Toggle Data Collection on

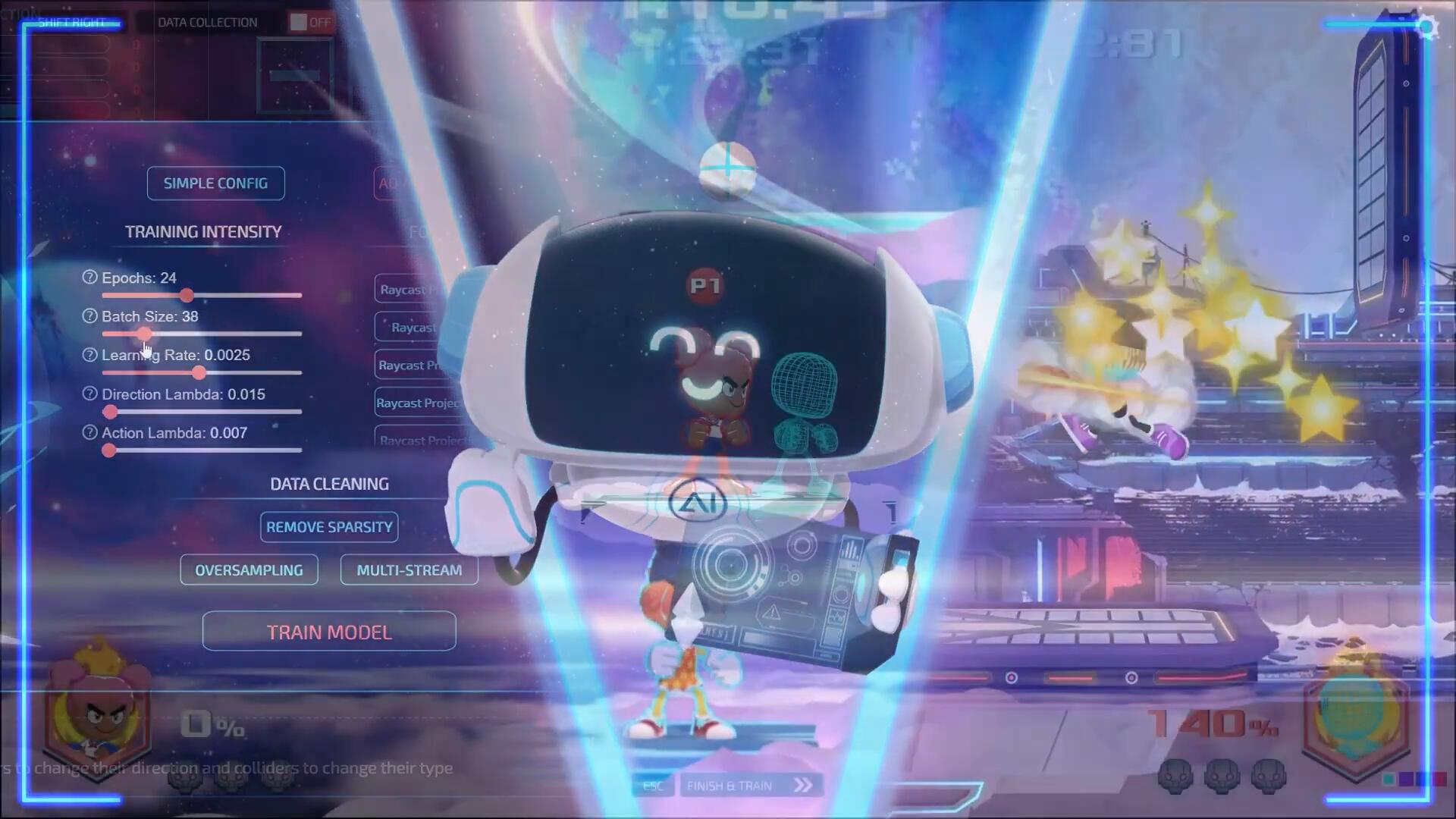311,22
